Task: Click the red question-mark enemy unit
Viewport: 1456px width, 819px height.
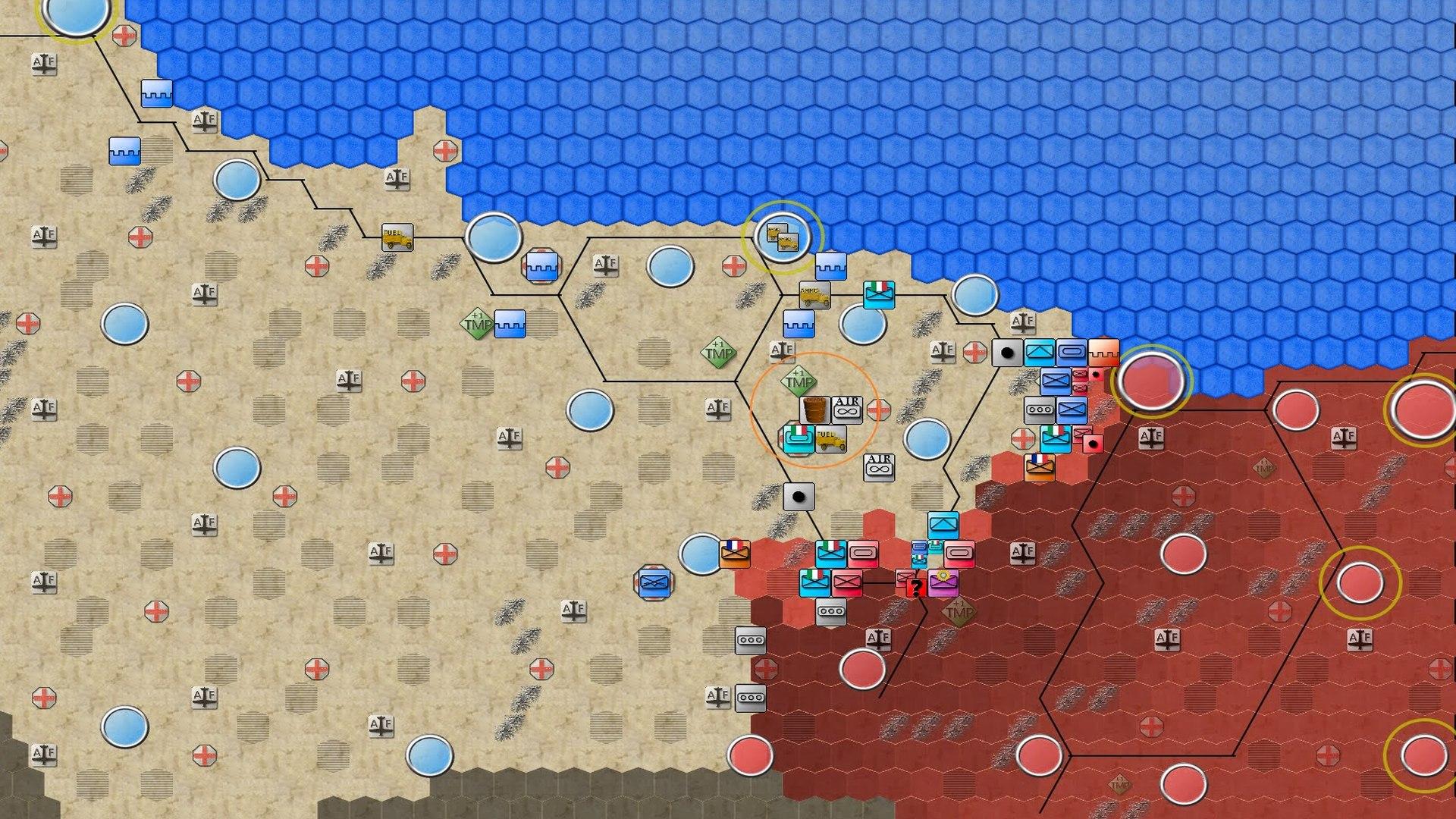Action: click(x=917, y=588)
